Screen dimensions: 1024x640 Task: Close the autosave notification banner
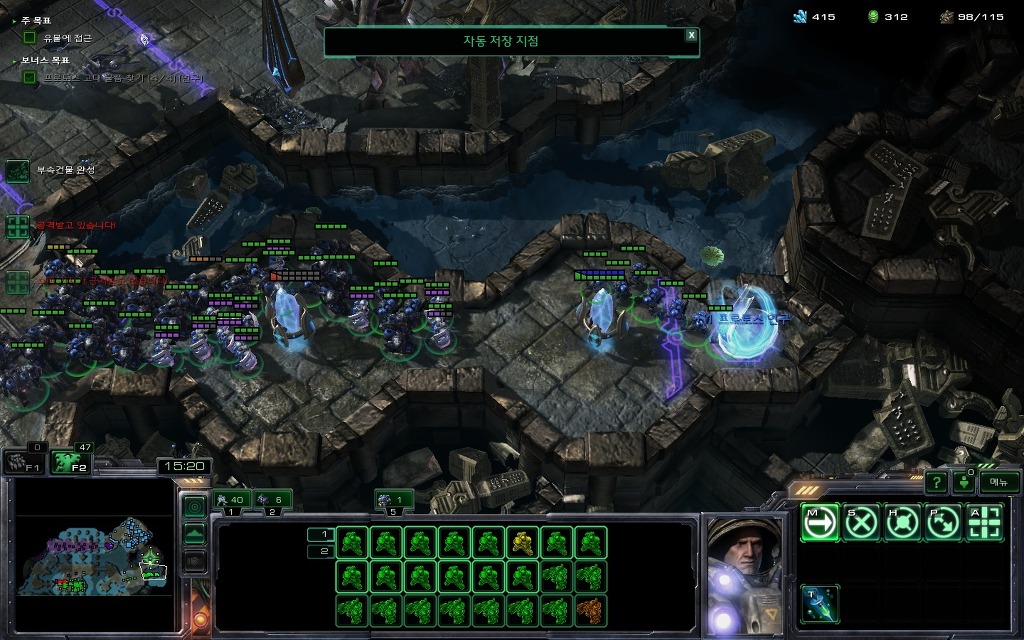[691, 35]
